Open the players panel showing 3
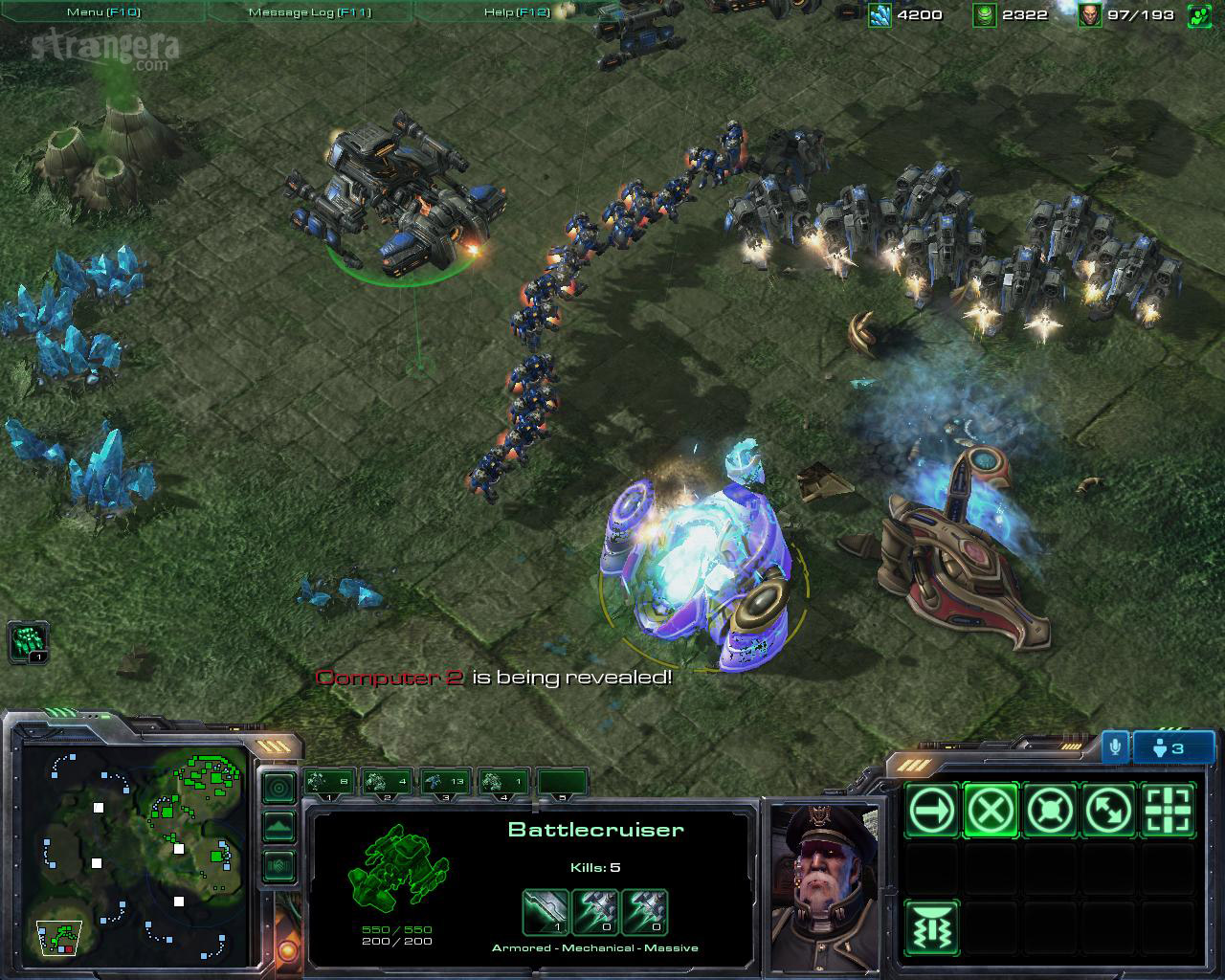Viewport: 1225px width, 980px height. pos(1173,747)
